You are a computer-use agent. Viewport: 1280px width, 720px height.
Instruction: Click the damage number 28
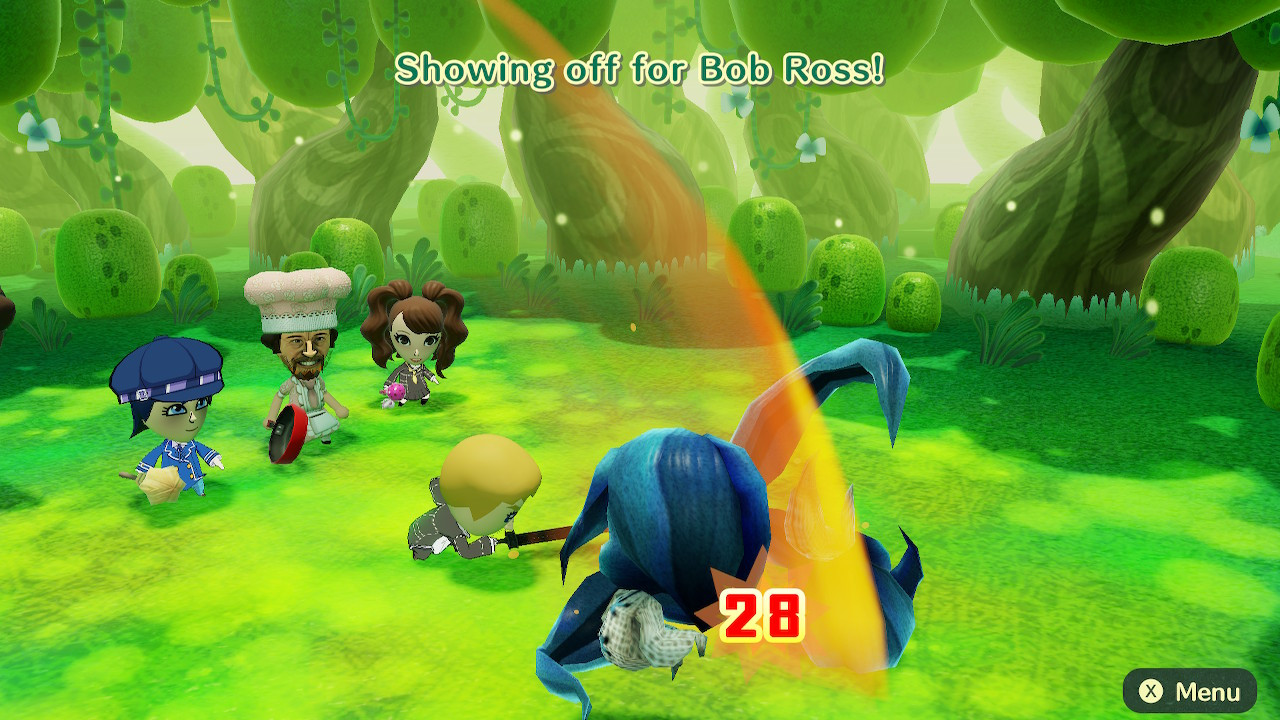click(762, 614)
